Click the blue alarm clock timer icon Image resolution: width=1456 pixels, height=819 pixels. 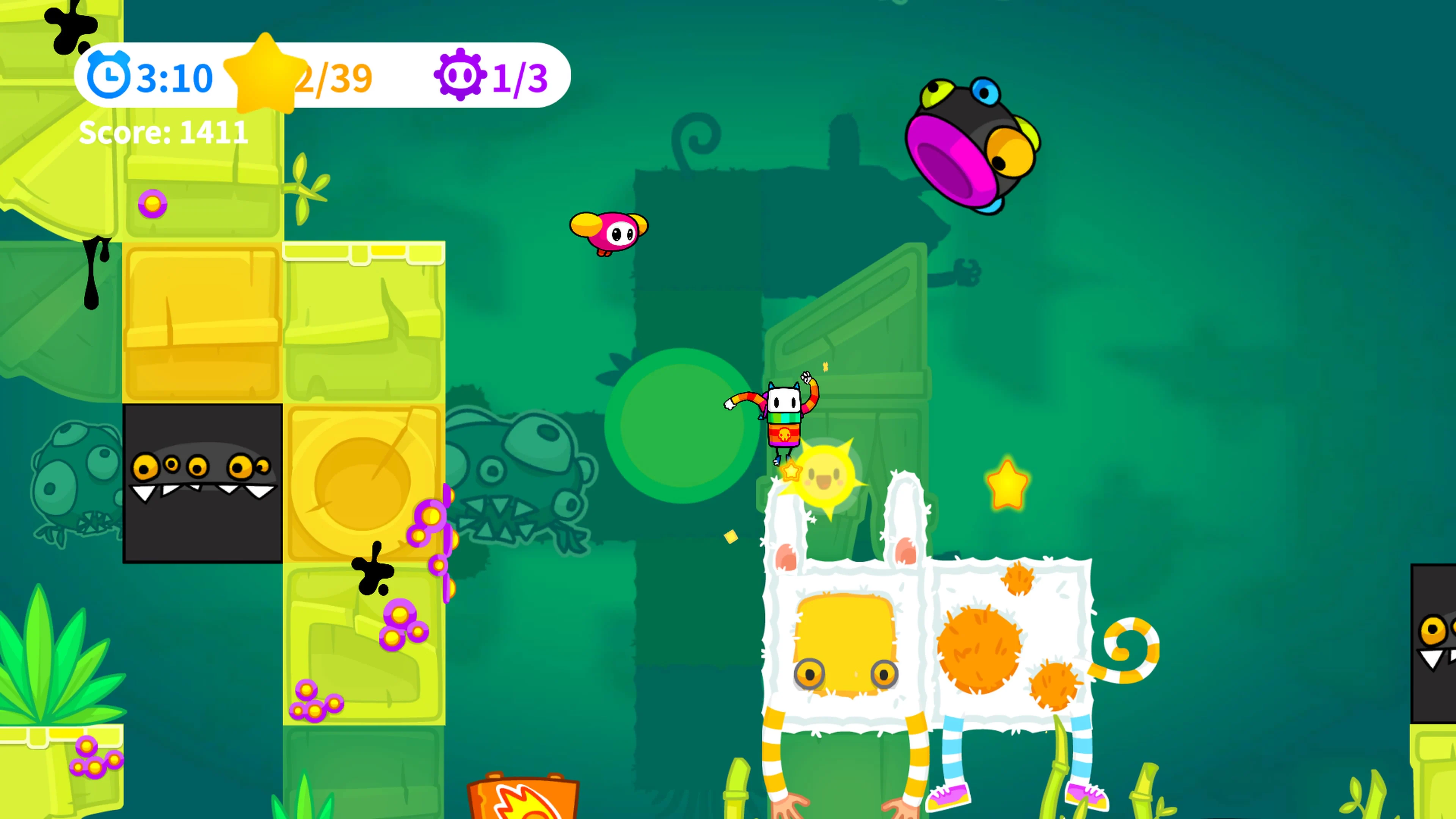pos(109,75)
